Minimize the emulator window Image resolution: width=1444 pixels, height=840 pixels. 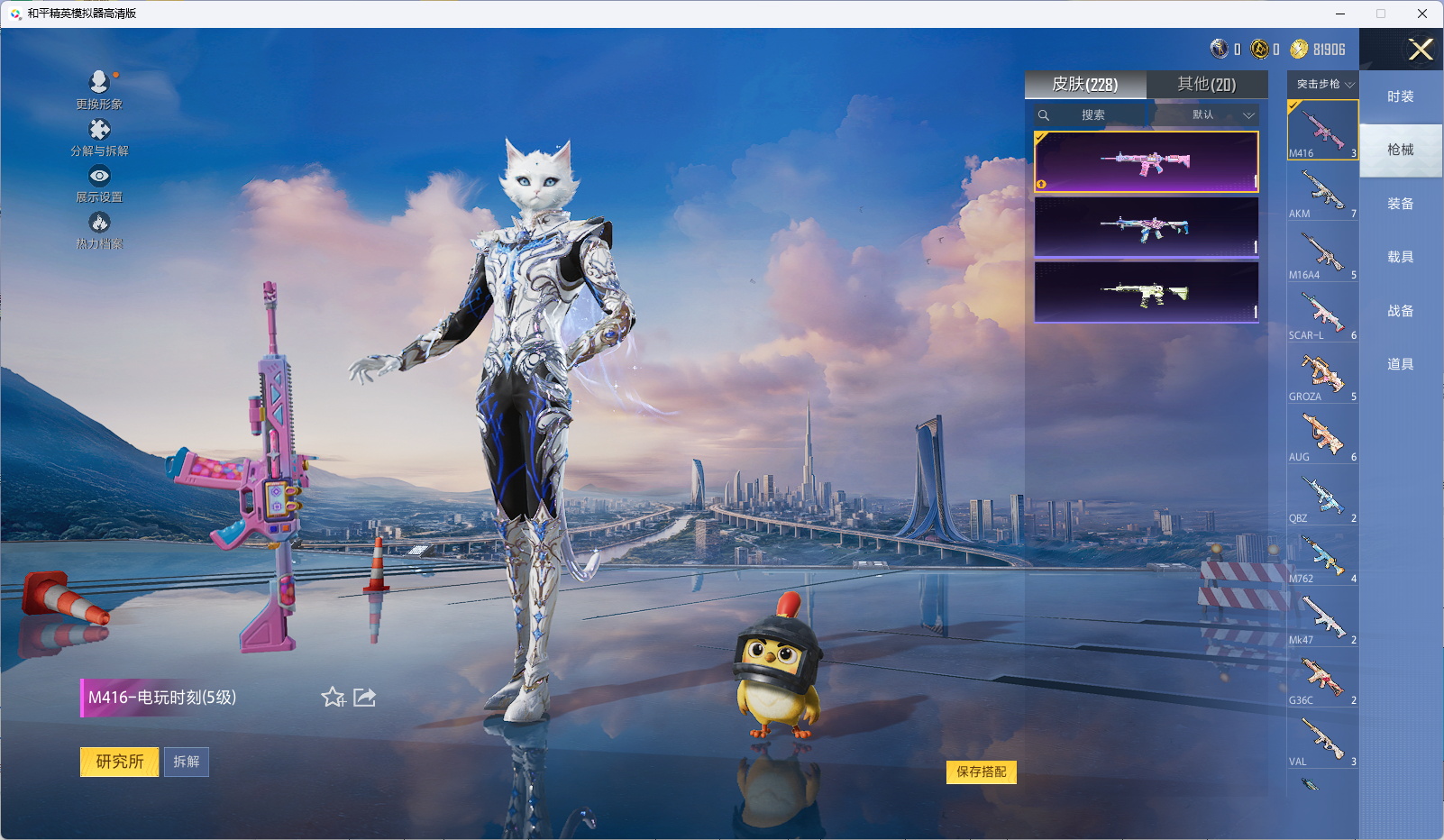click(1340, 14)
